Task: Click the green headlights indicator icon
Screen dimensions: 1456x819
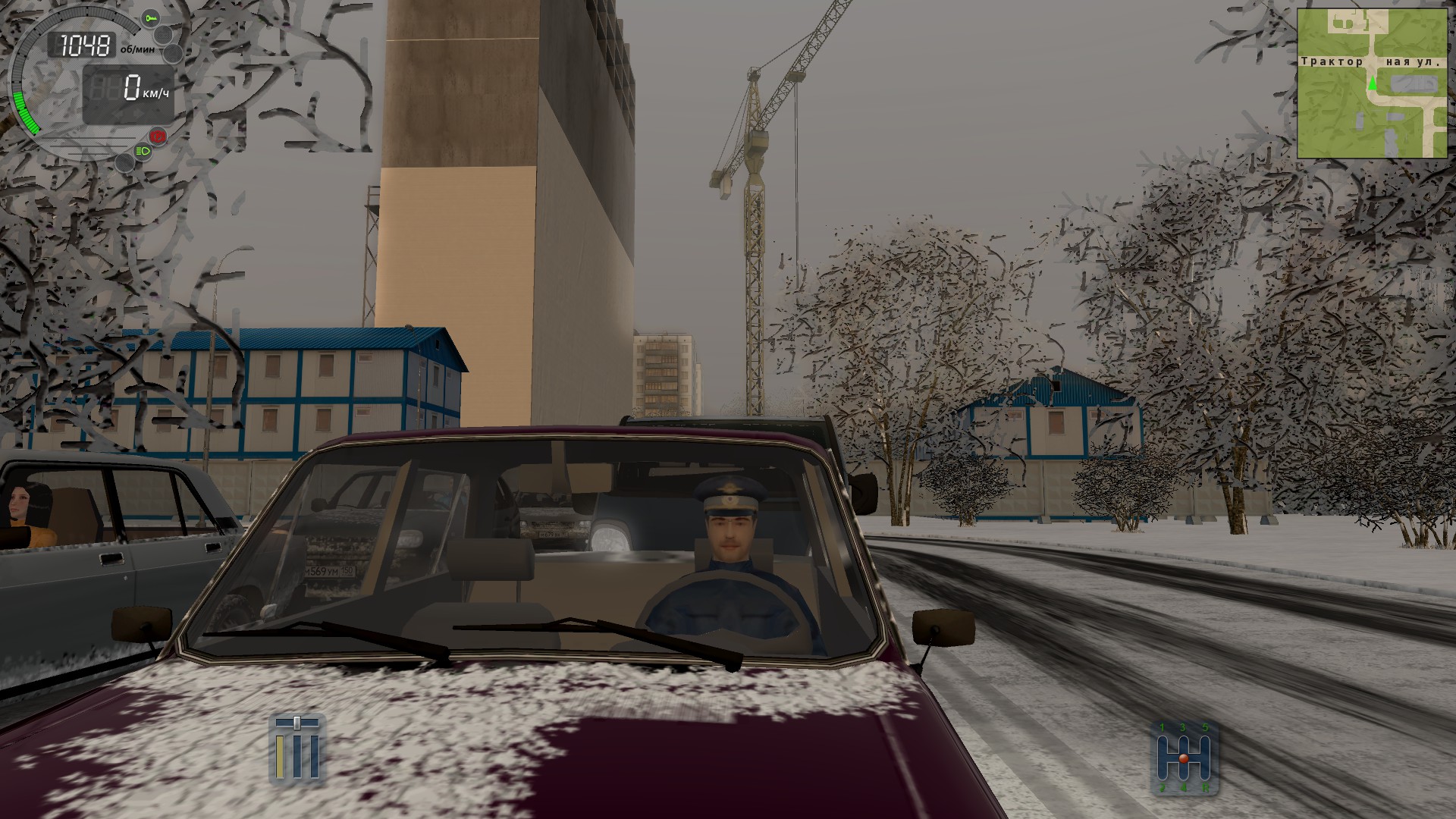Action: 143,151
